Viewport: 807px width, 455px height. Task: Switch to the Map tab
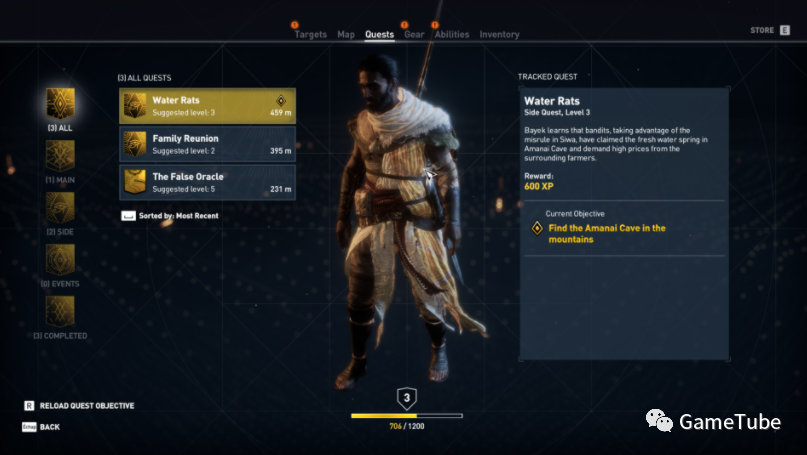[346, 34]
